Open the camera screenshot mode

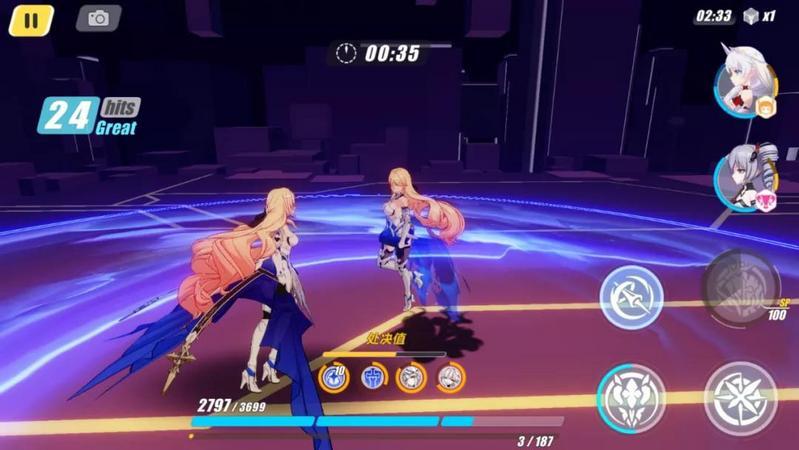tap(98, 19)
